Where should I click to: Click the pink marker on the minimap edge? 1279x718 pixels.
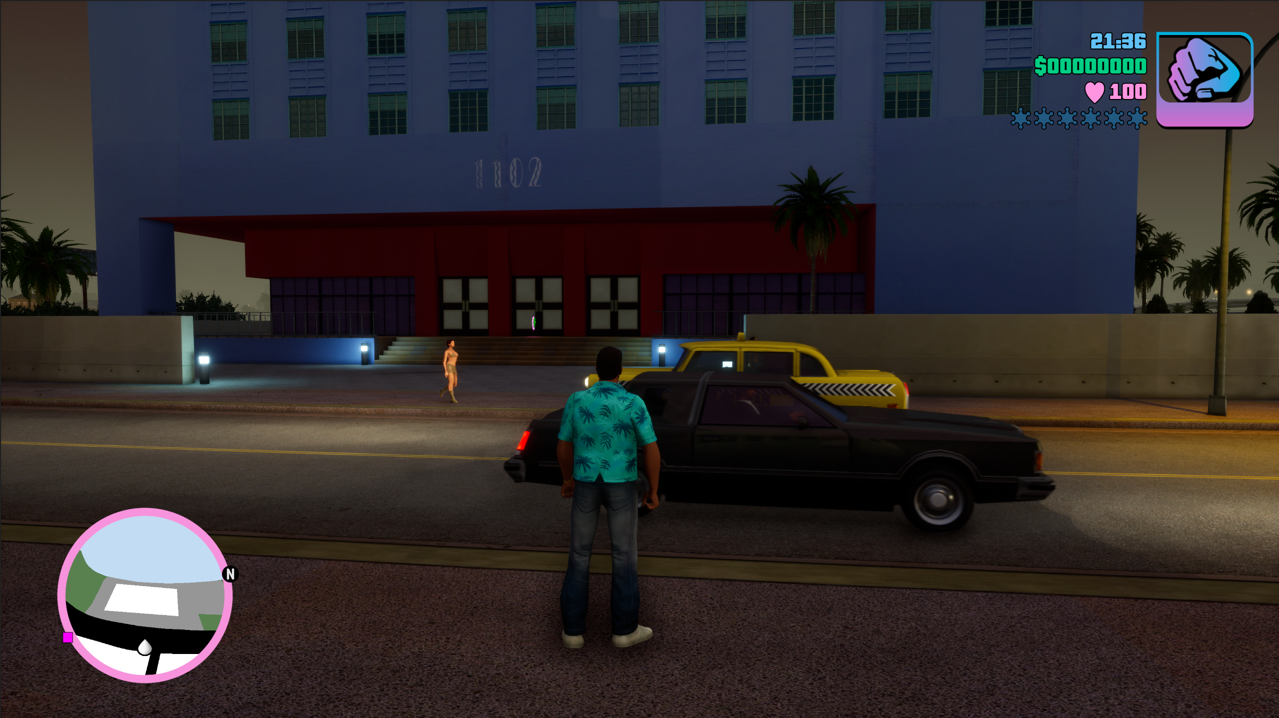pos(68,637)
